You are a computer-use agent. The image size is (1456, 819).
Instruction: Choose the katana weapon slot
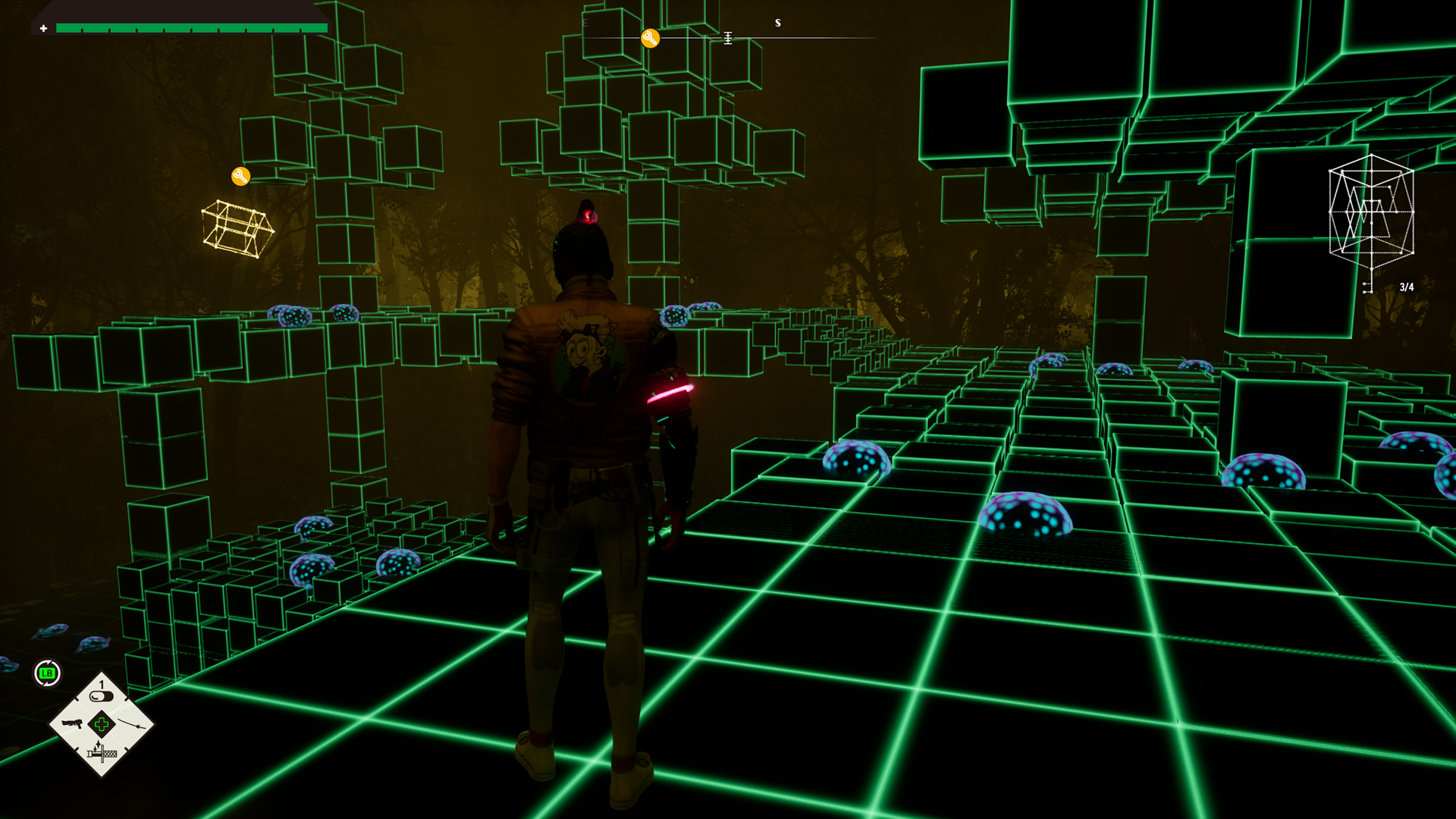pyautogui.click(x=132, y=724)
